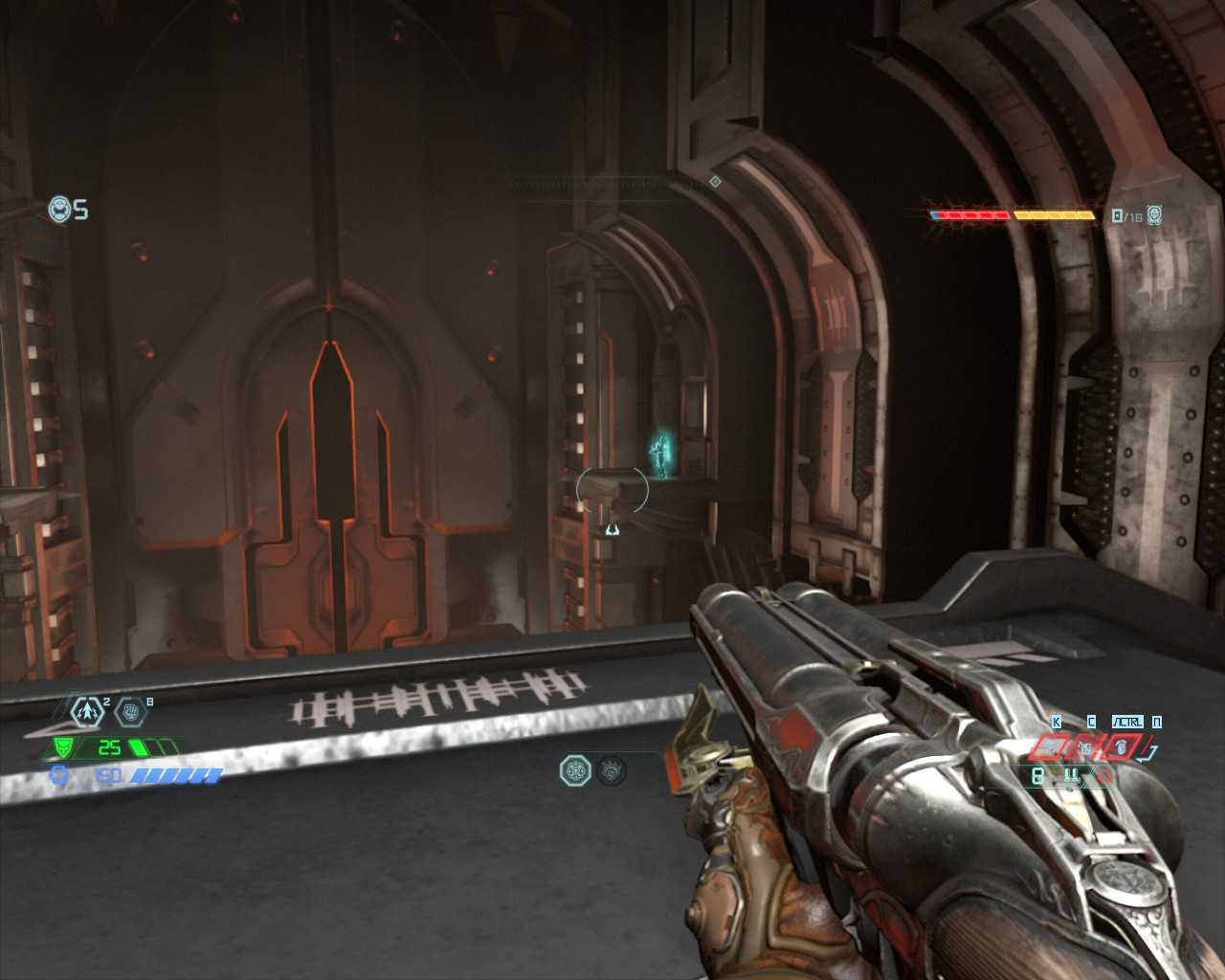The image size is (1225, 980).
Task: Select the highlighted octagonal rune icon
Action: (575, 769)
